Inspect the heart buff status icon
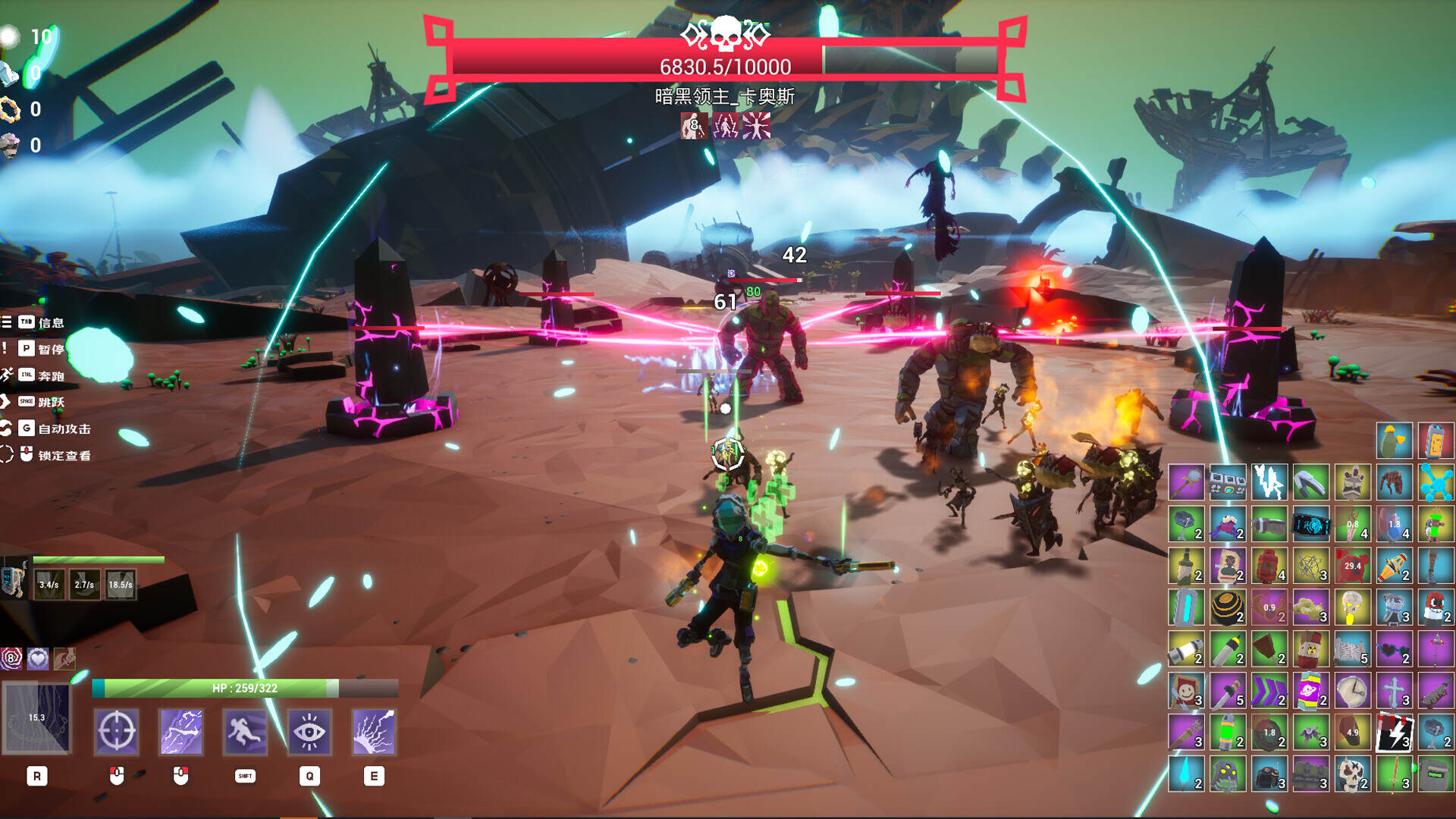 pos(38,658)
